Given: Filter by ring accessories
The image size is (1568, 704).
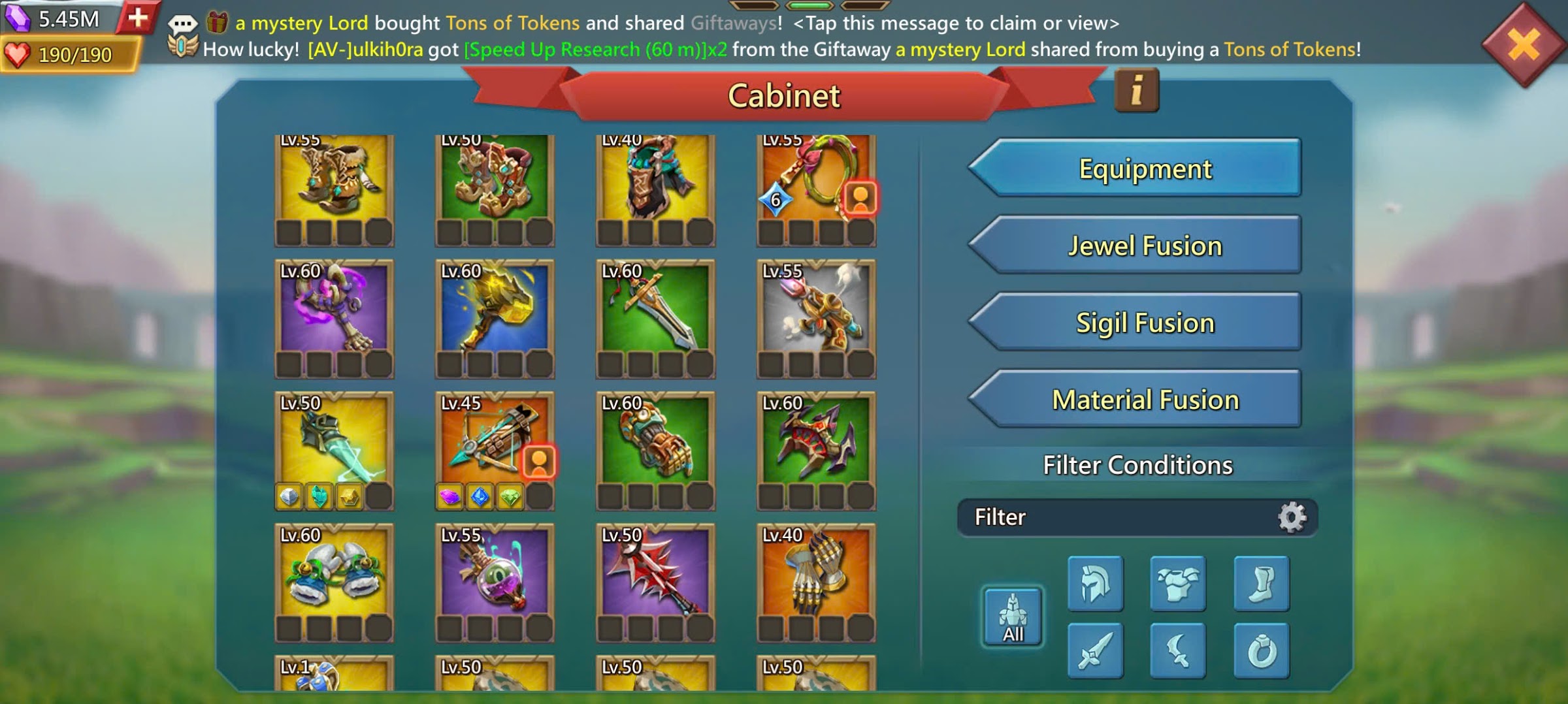Looking at the screenshot, I should point(1261,650).
